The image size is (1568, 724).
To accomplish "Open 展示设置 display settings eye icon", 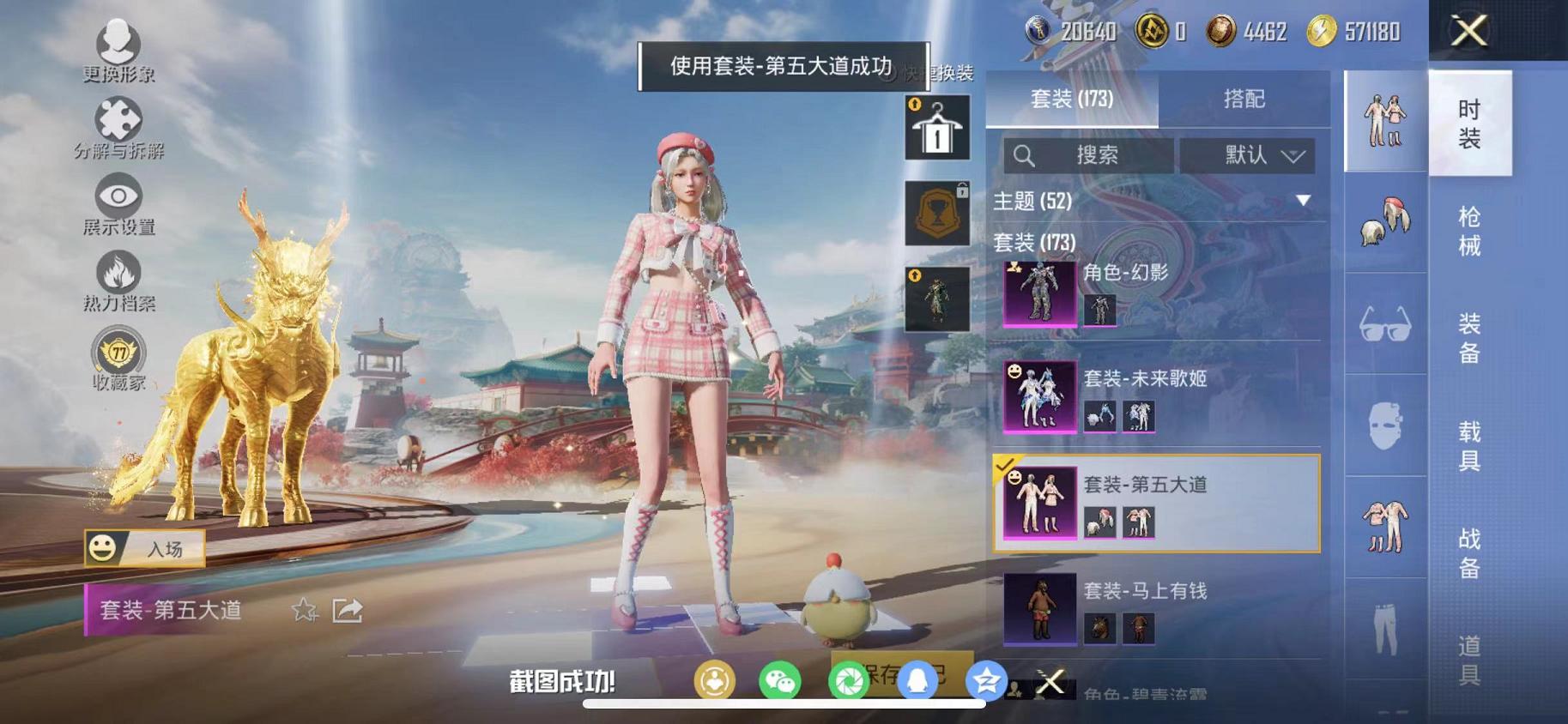I will point(119,196).
